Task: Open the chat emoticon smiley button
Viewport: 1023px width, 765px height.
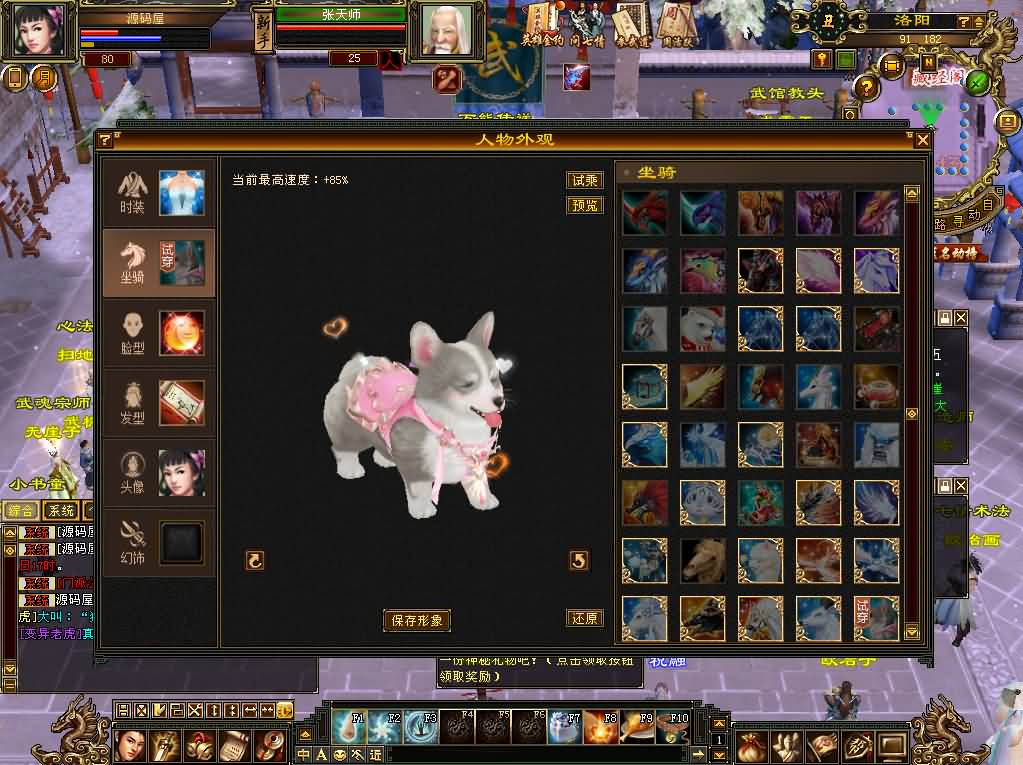Action: click(x=284, y=710)
